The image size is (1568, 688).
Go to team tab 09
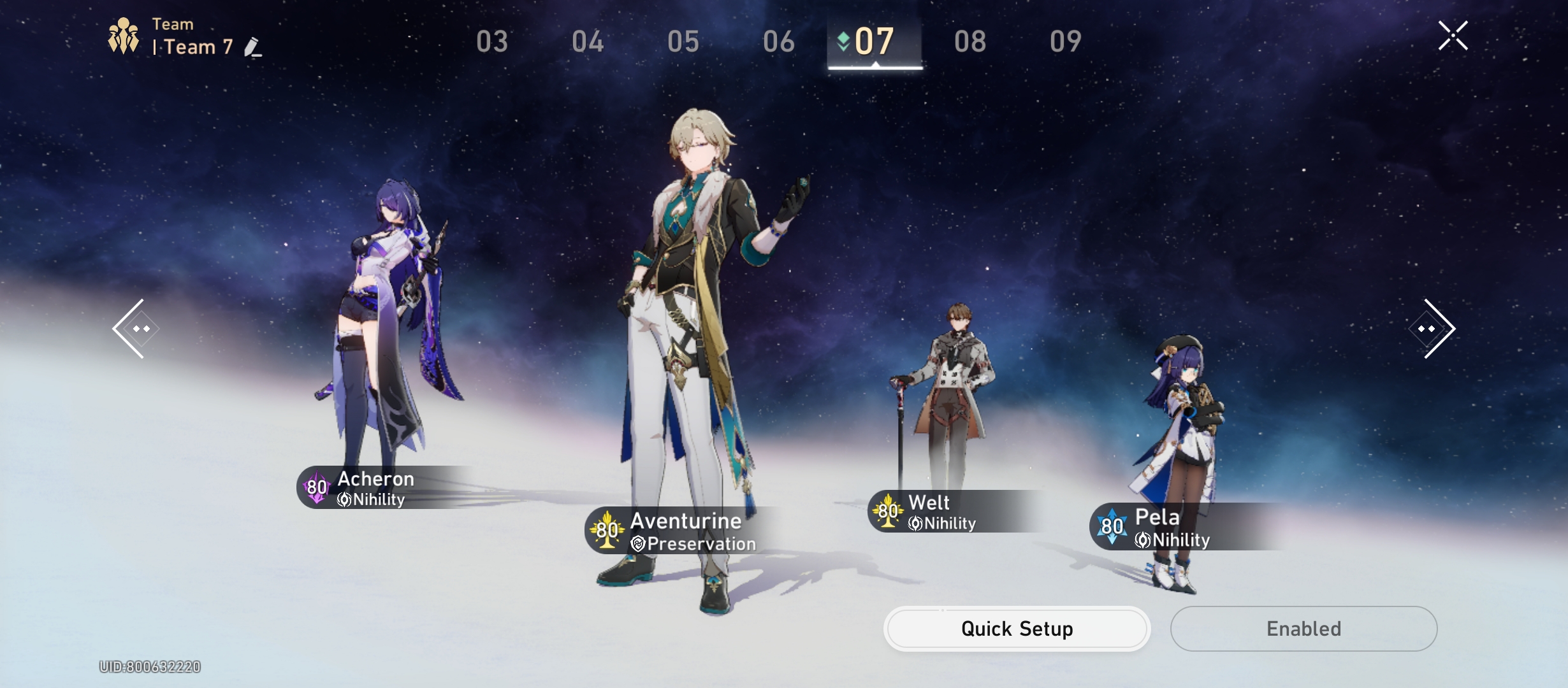pyautogui.click(x=1066, y=42)
